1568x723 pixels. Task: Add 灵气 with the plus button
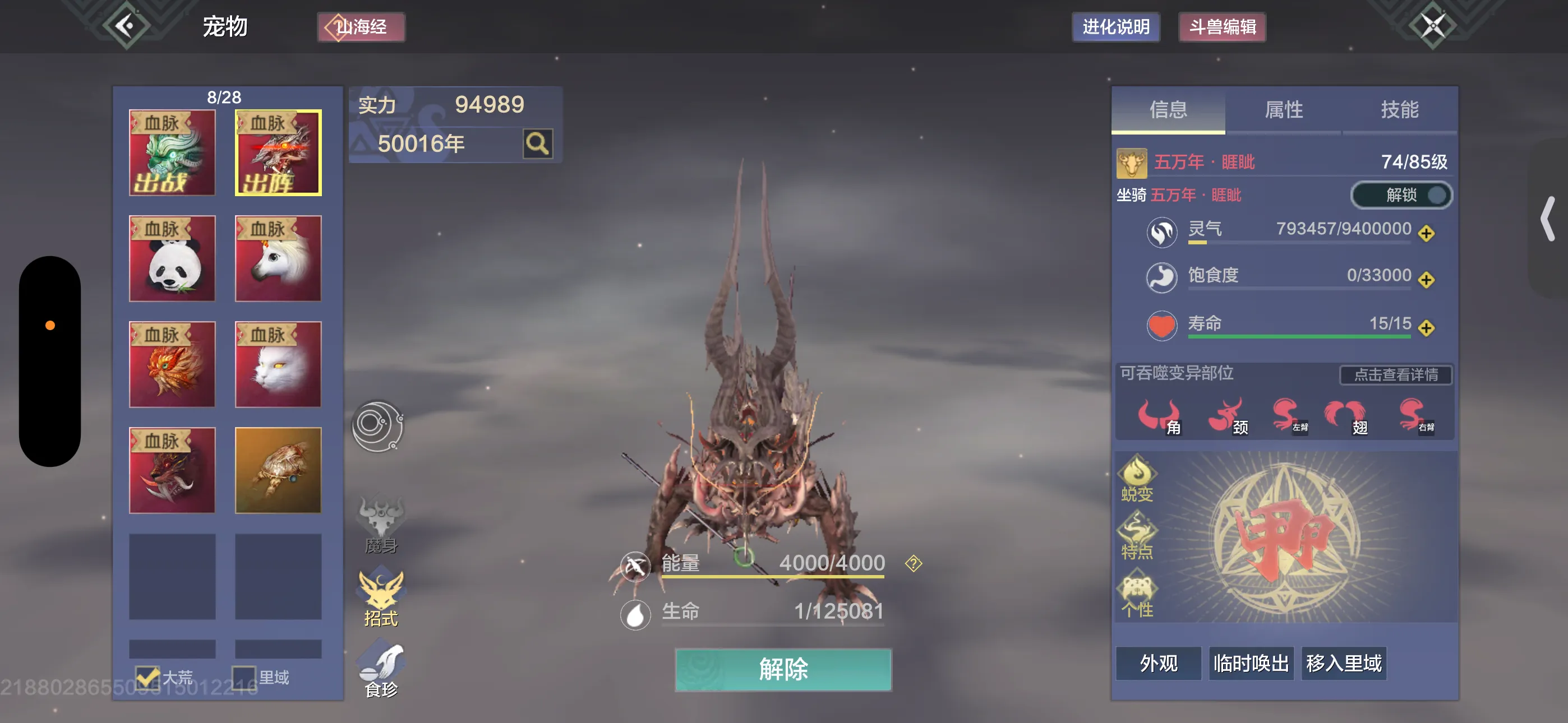tap(1426, 233)
